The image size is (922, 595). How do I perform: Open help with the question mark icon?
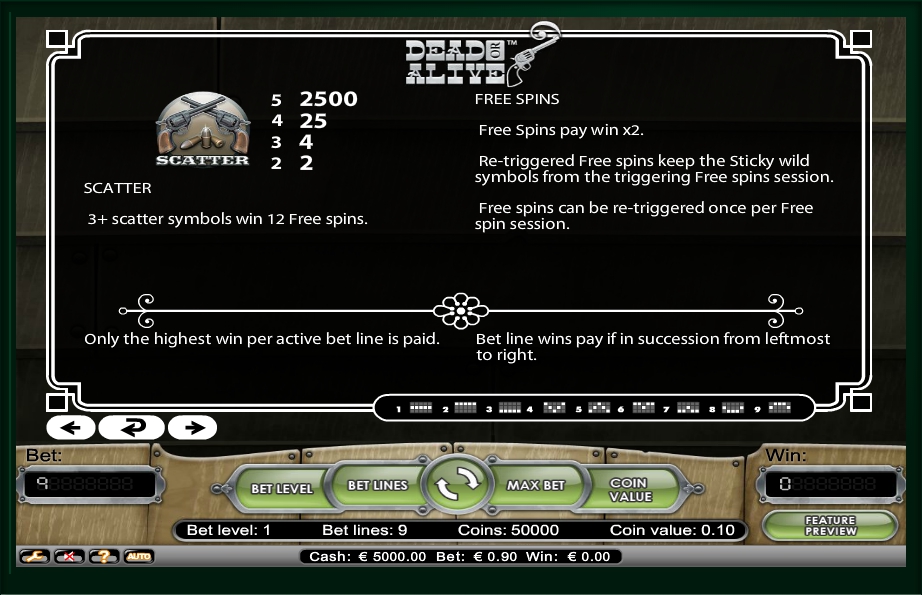[x=104, y=556]
